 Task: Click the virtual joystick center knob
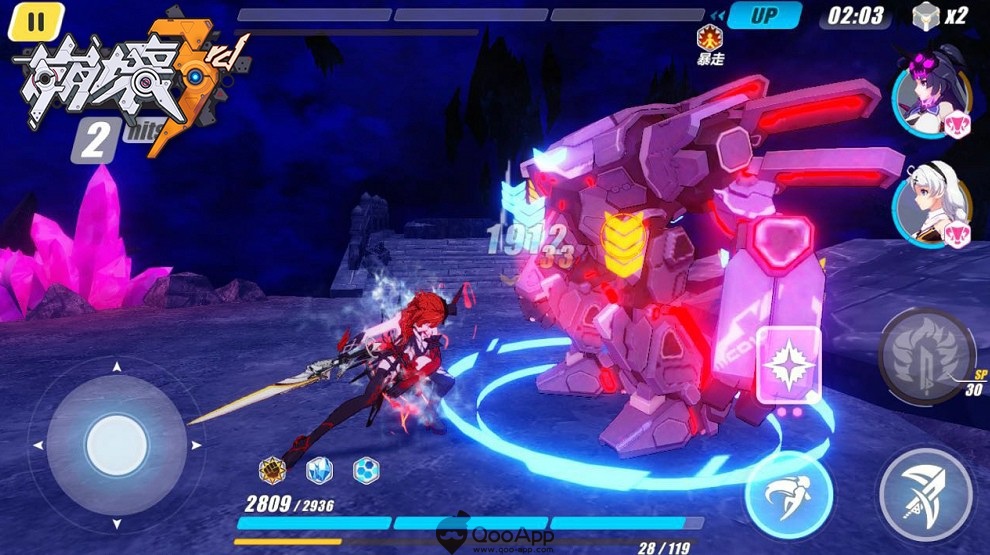point(117,443)
